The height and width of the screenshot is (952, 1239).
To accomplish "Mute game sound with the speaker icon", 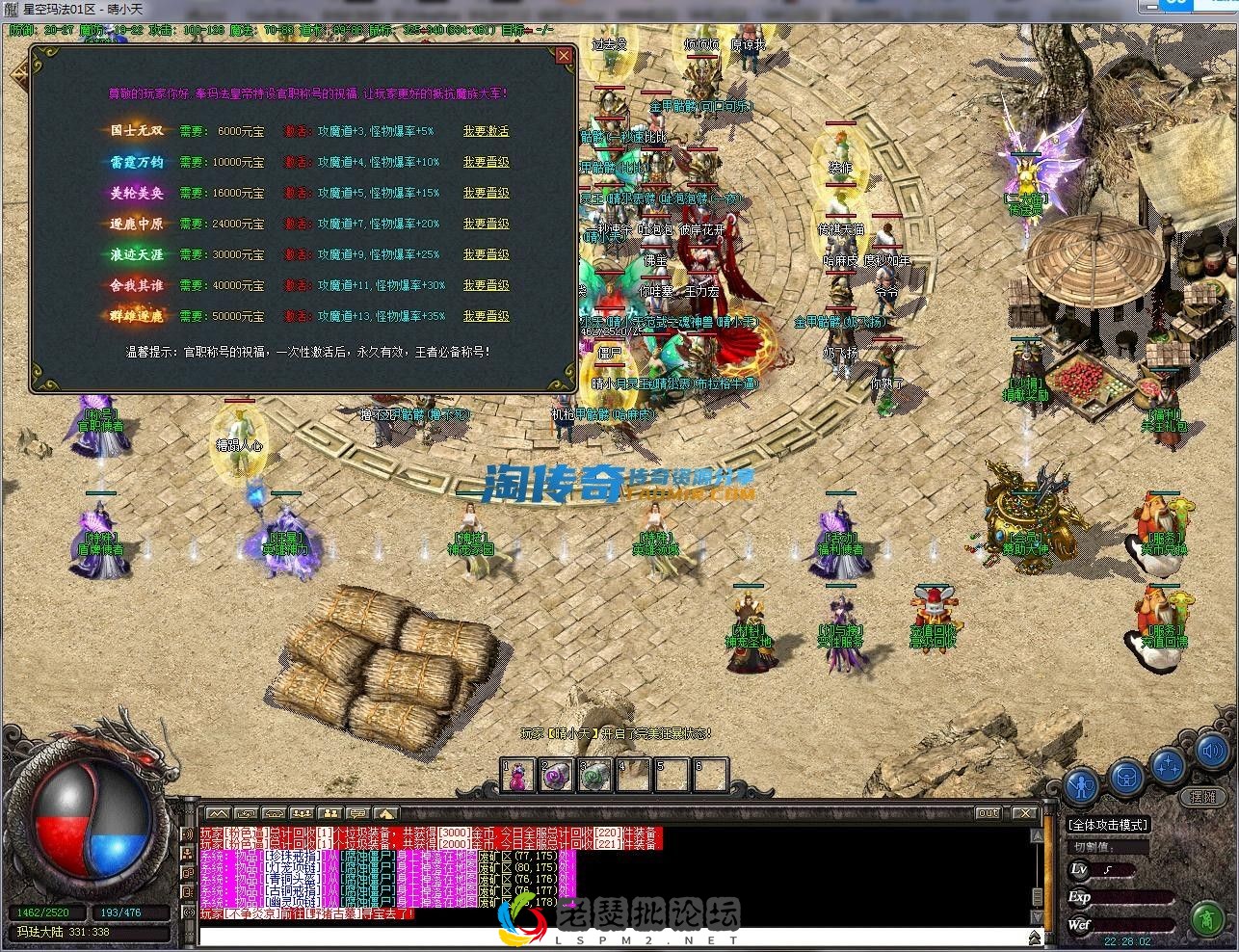I will click(1212, 752).
